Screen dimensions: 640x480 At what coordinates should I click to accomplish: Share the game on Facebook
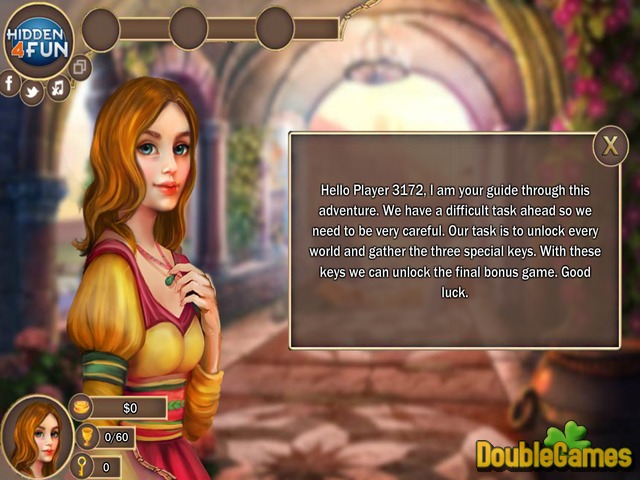[9, 83]
